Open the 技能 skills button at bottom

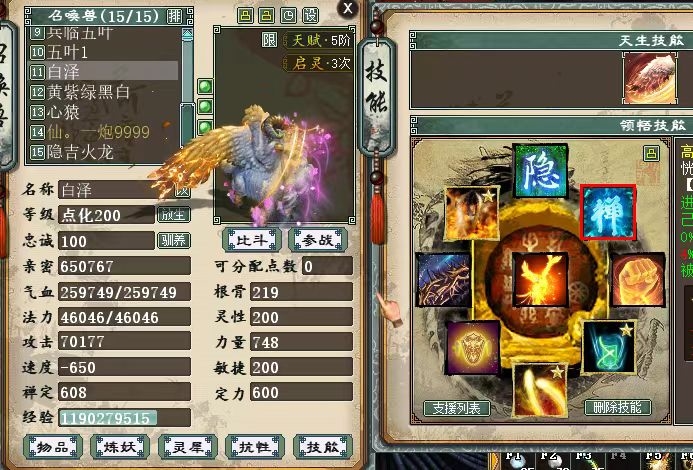click(x=325, y=446)
